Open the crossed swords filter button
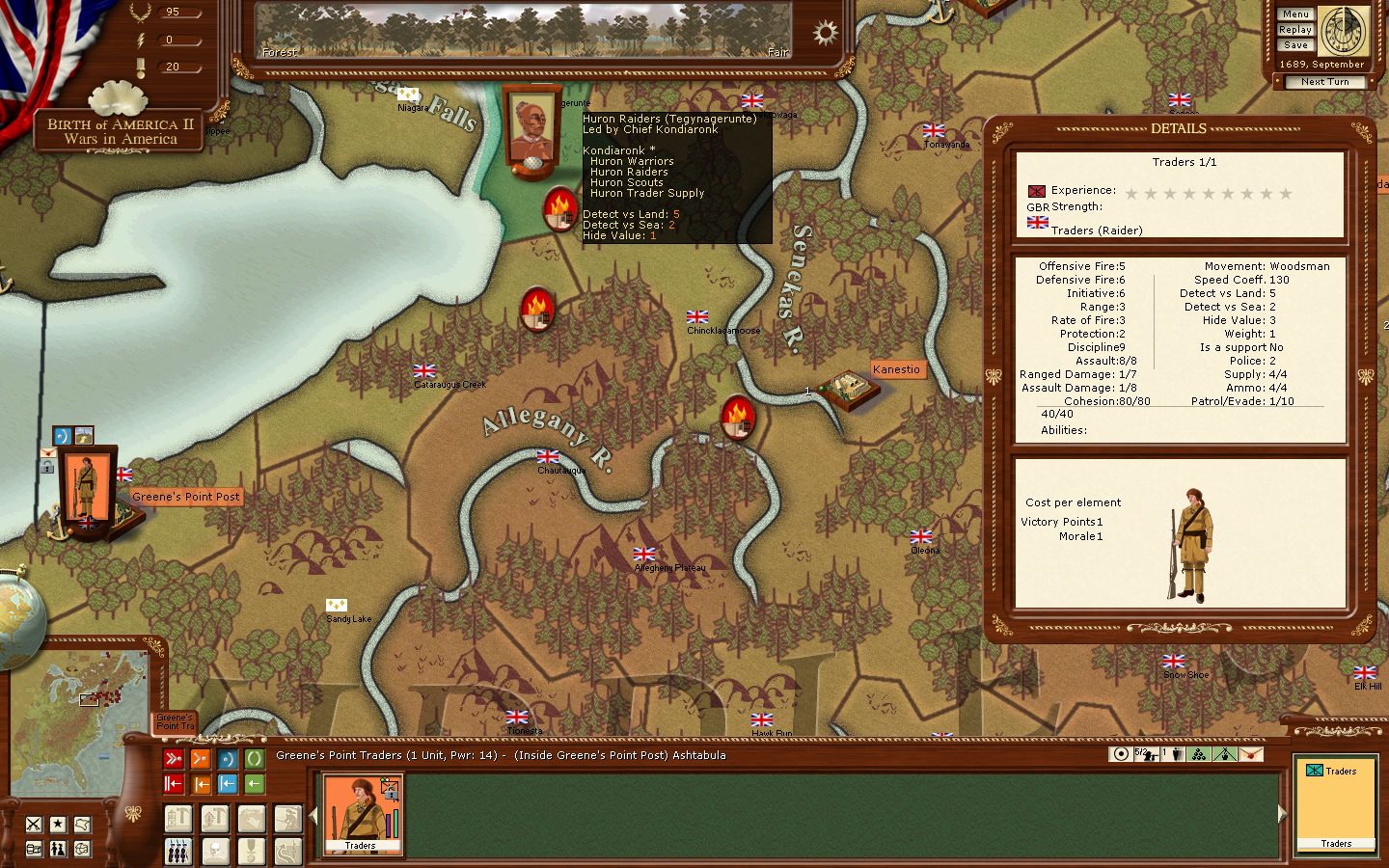This screenshot has width=1389, height=868. (x=34, y=825)
